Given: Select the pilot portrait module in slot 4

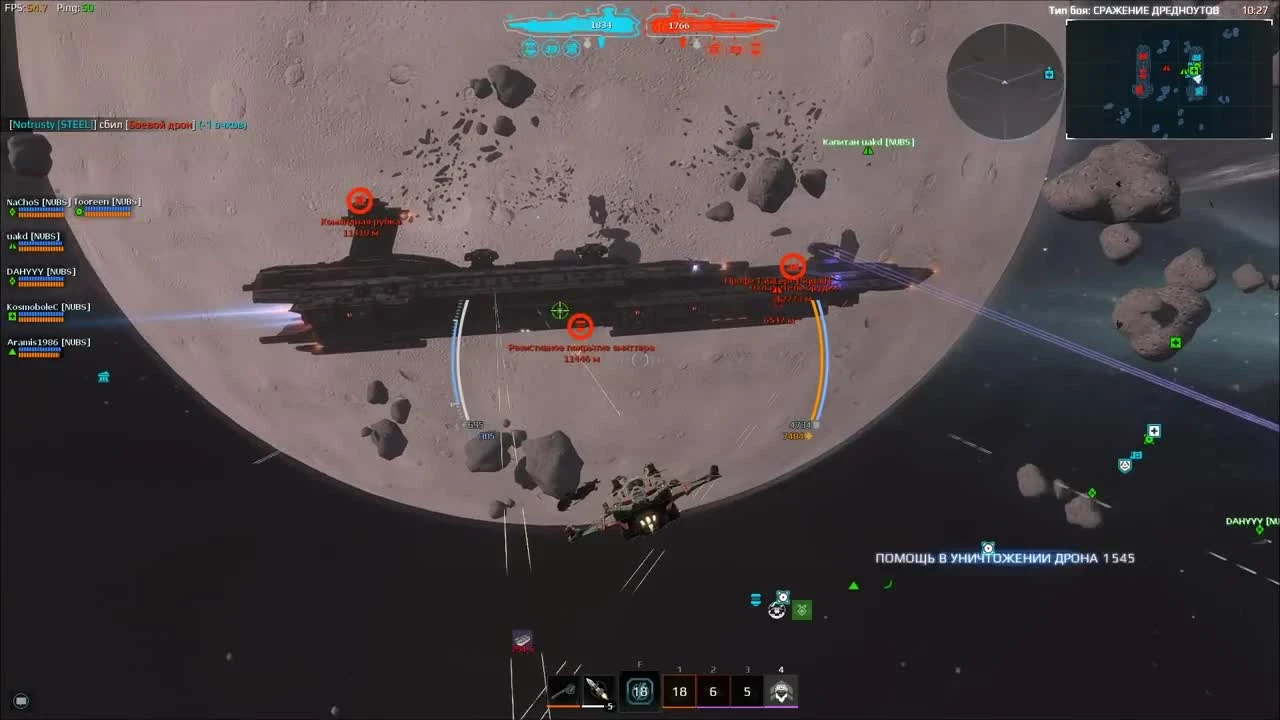Looking at the screenshot, I should (x=781, y=691).
